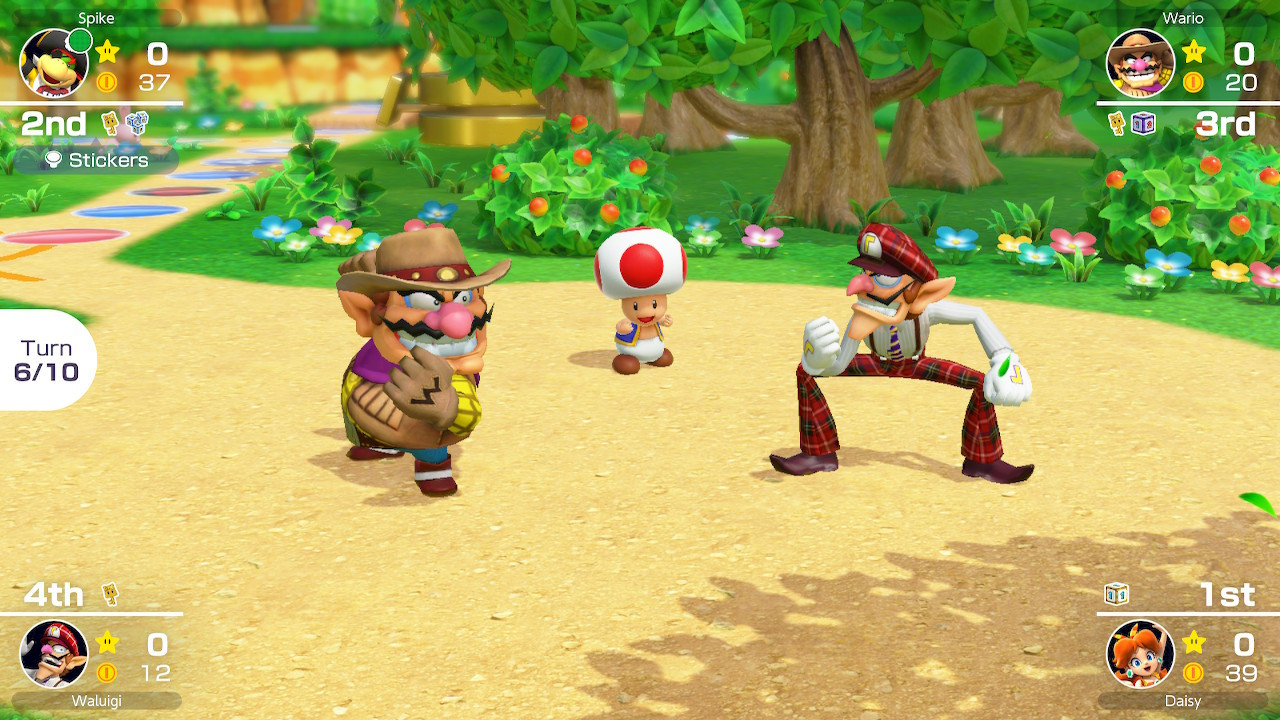Select Spike's Star counter icon
Screen dimensions: 1280x720
point(107,51)
